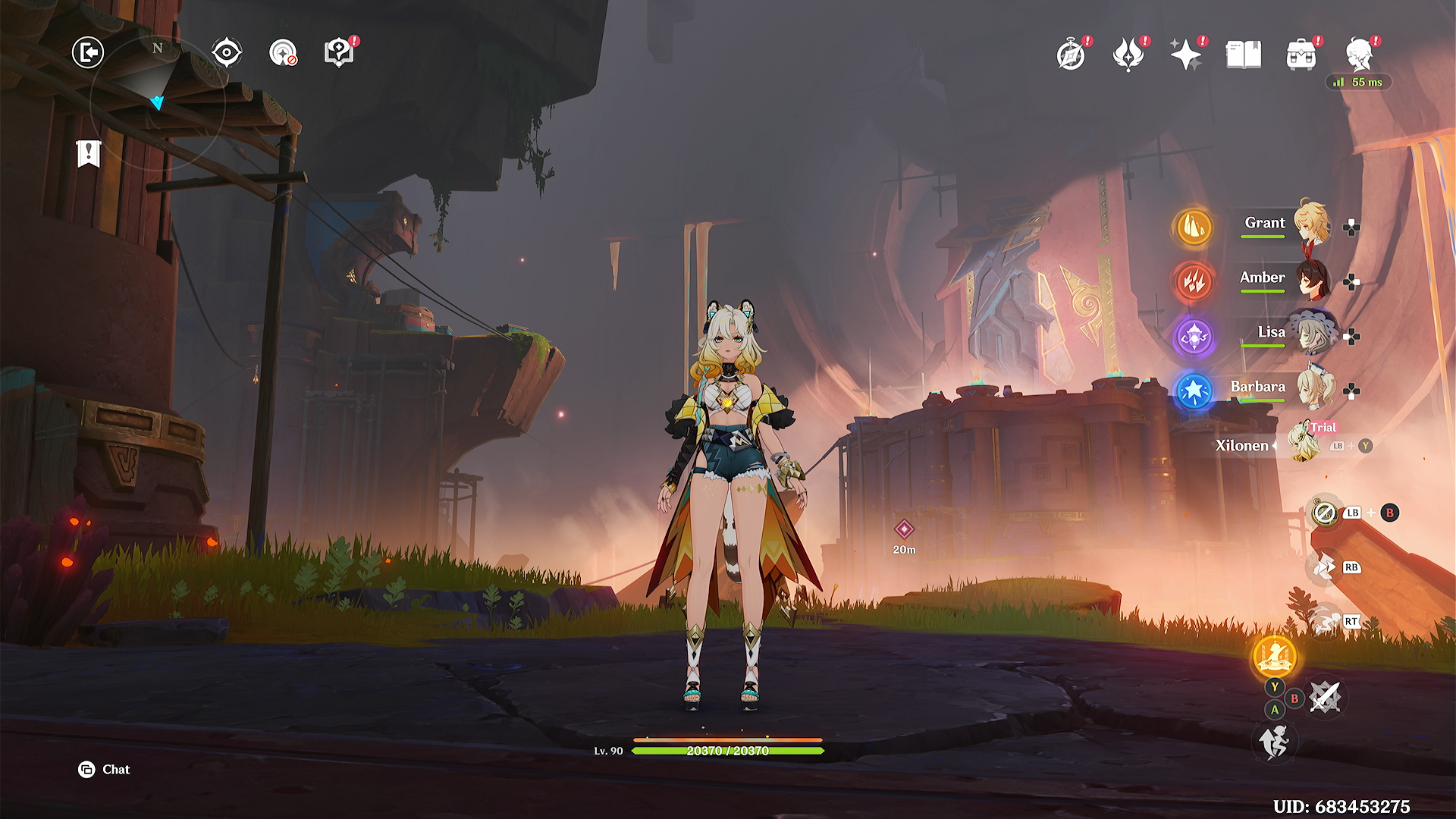Activate the golden elemental burst icon
The height and width of the screenshot is (819, 1456).
1275,656
